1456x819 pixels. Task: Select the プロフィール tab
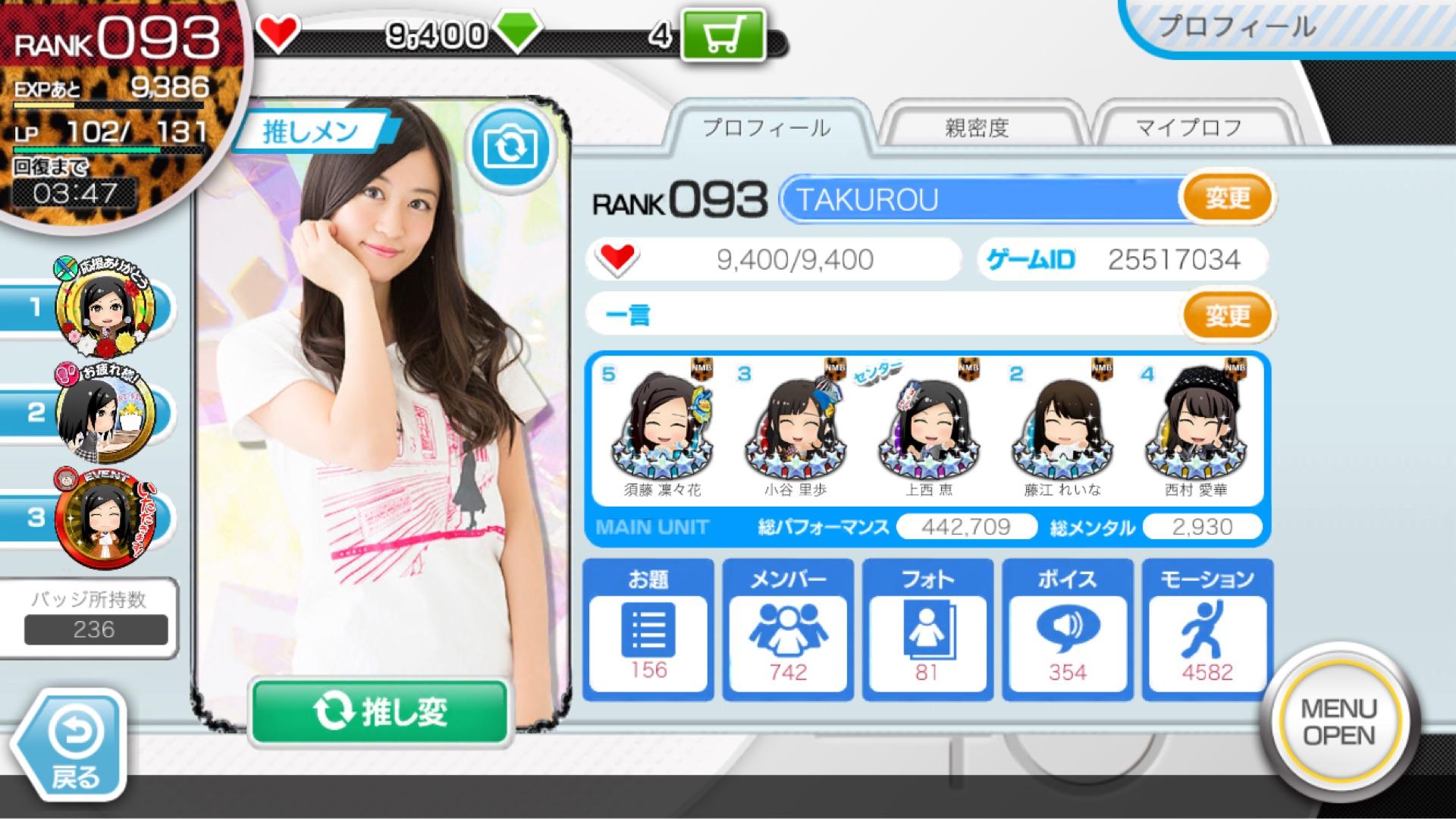point(766,127)
